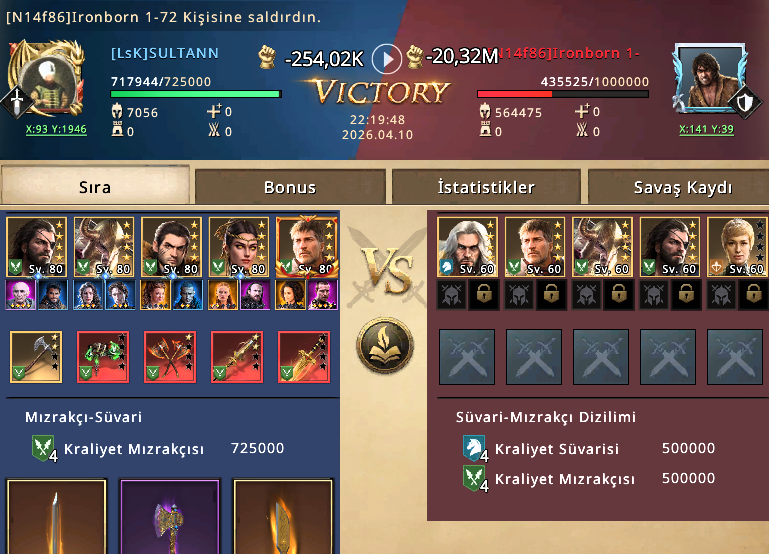769x554 pixels.
Task: Play the battle replay
Action: 386,58
